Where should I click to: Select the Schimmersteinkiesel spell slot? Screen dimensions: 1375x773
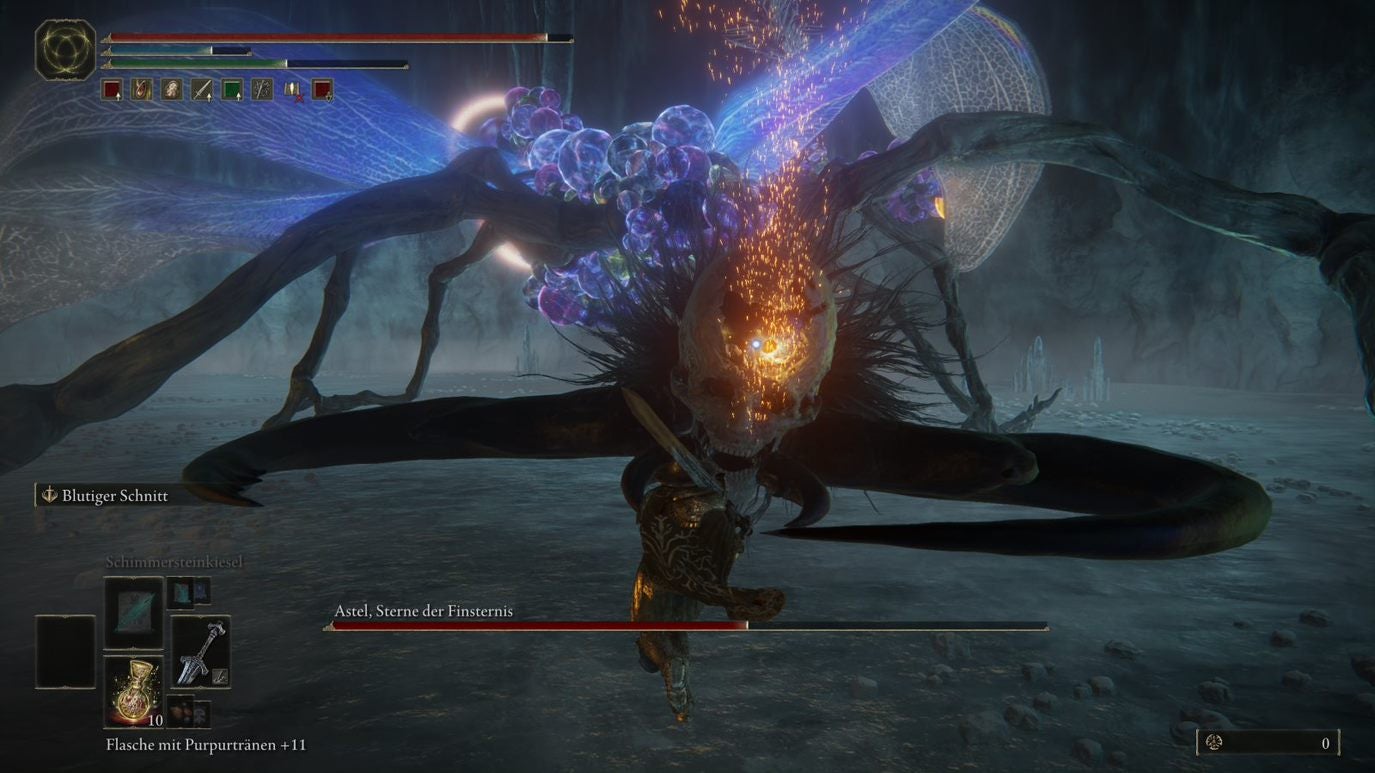click(133, 612)
